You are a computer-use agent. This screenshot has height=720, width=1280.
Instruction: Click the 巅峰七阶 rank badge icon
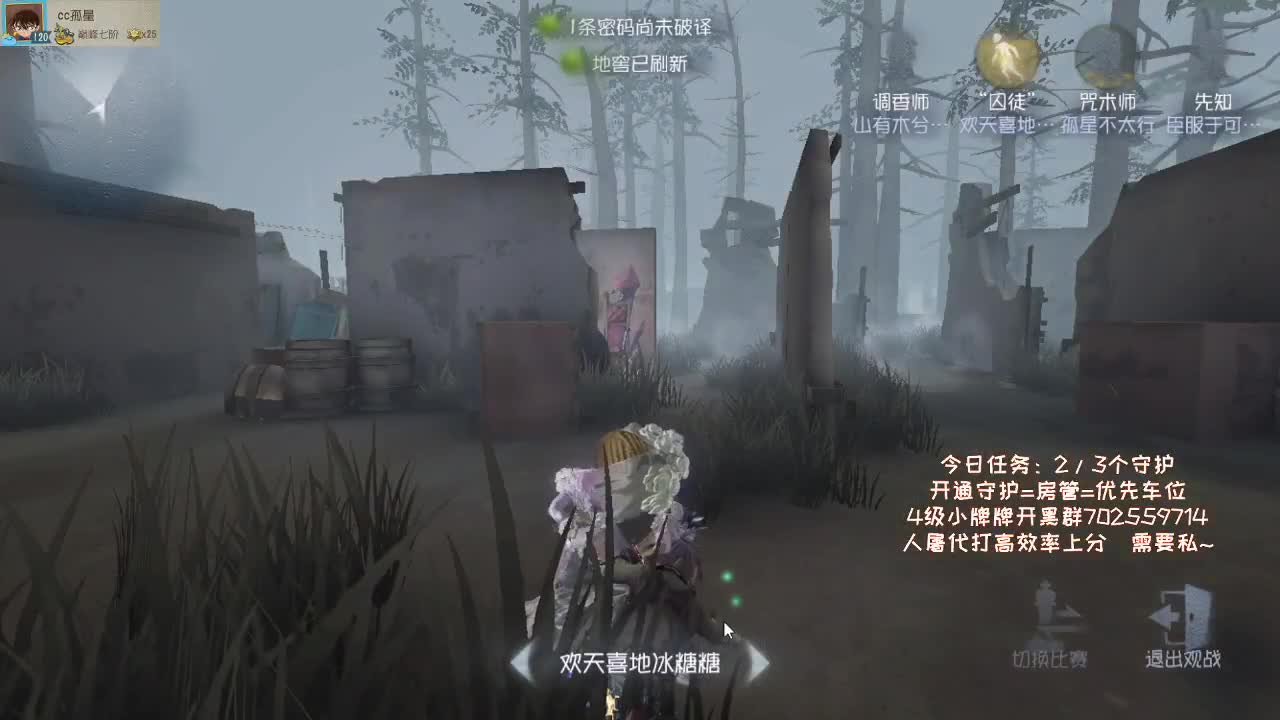[64, 34]
